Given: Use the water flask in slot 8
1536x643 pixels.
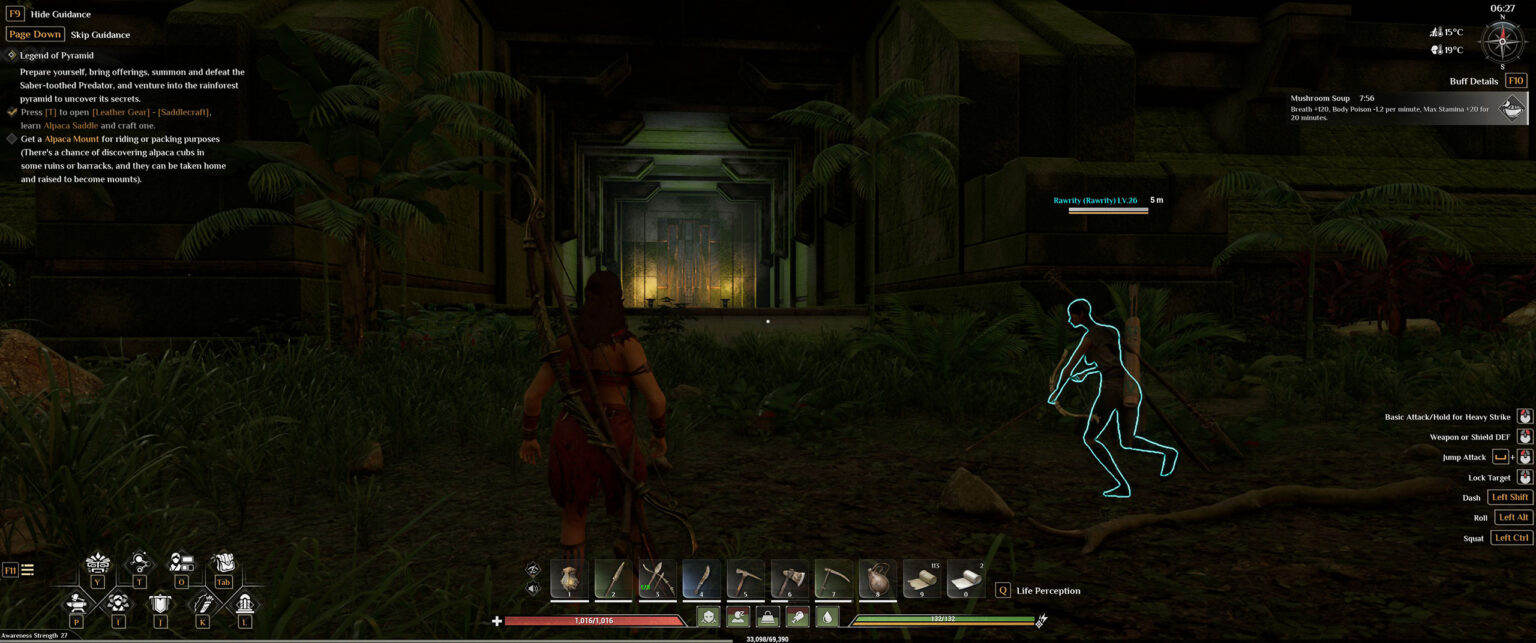Looking at the screenshot, I should [x=877, y=579].
